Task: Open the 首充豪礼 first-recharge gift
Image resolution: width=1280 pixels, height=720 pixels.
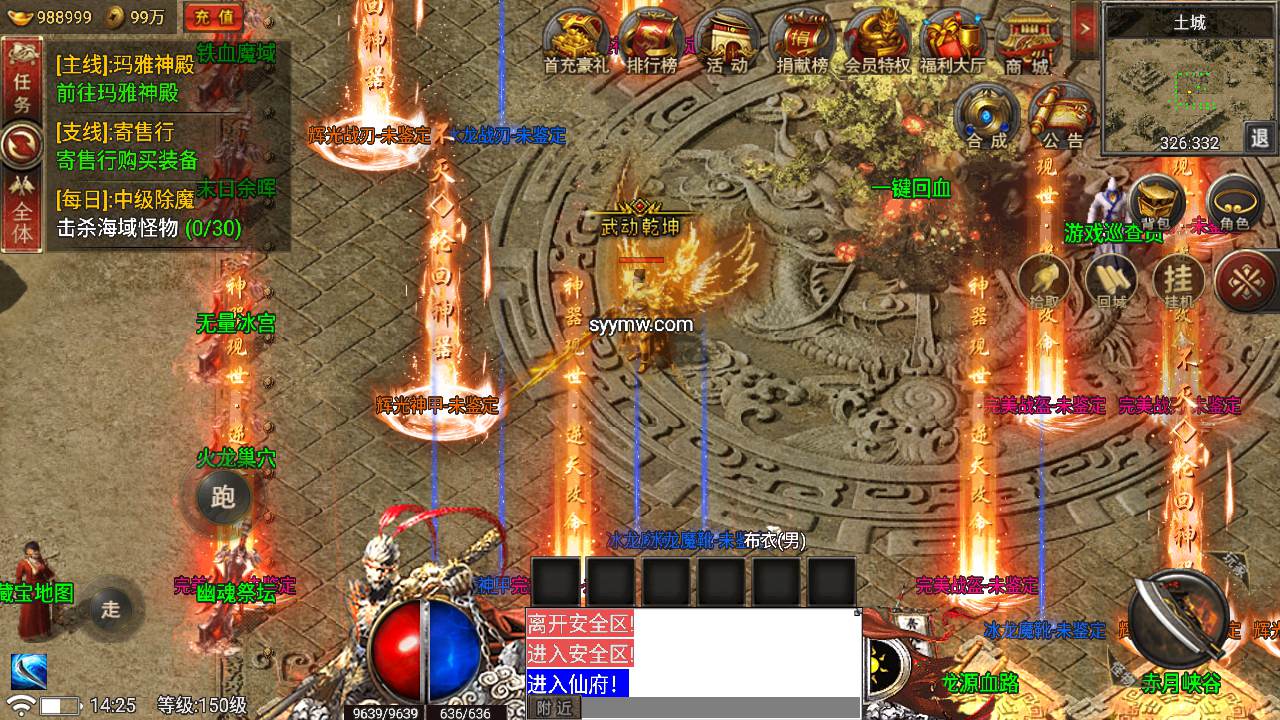Action: (x=576, y=42)
